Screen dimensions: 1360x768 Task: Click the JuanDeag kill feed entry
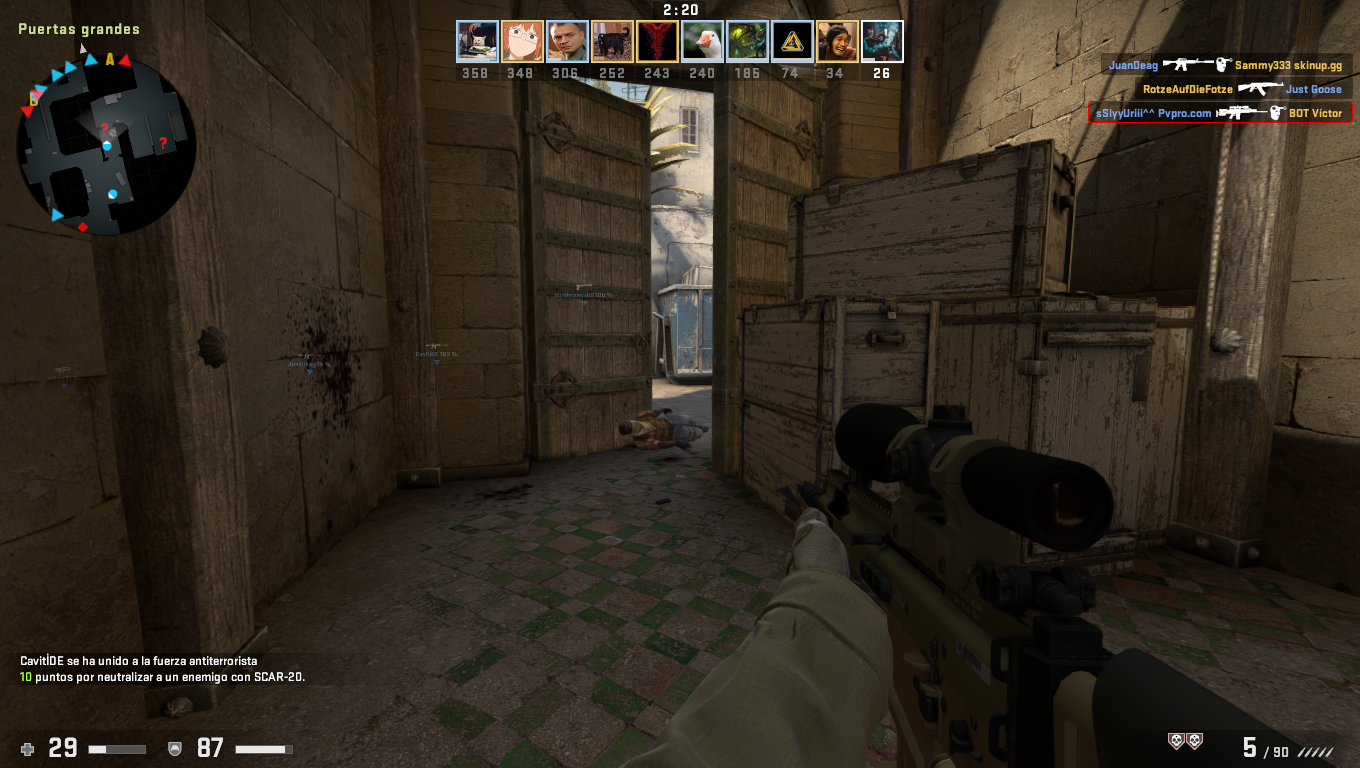point(1228,65)
